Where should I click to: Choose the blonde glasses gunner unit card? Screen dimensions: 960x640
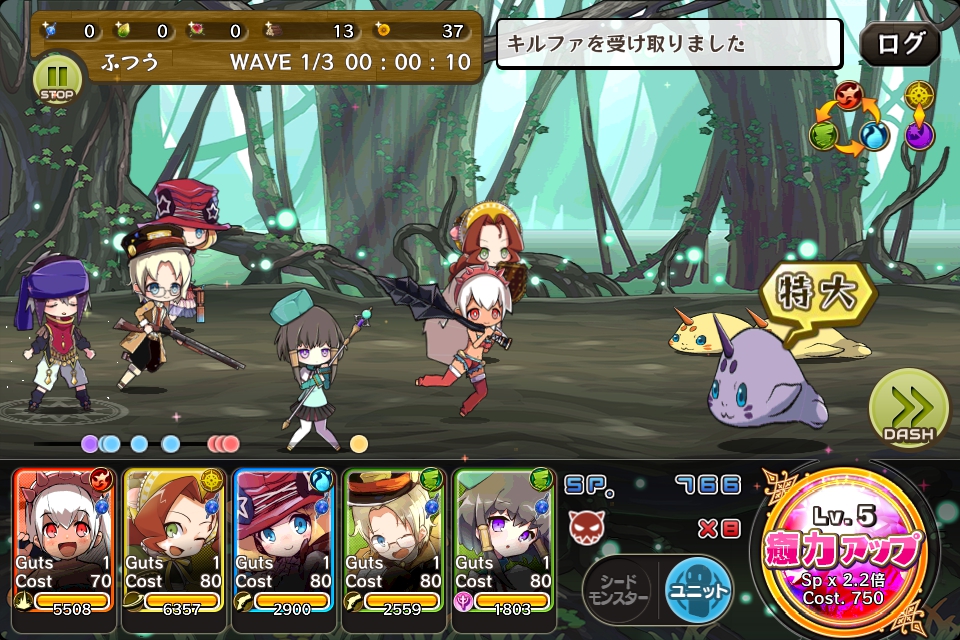[x=394, y=540]
